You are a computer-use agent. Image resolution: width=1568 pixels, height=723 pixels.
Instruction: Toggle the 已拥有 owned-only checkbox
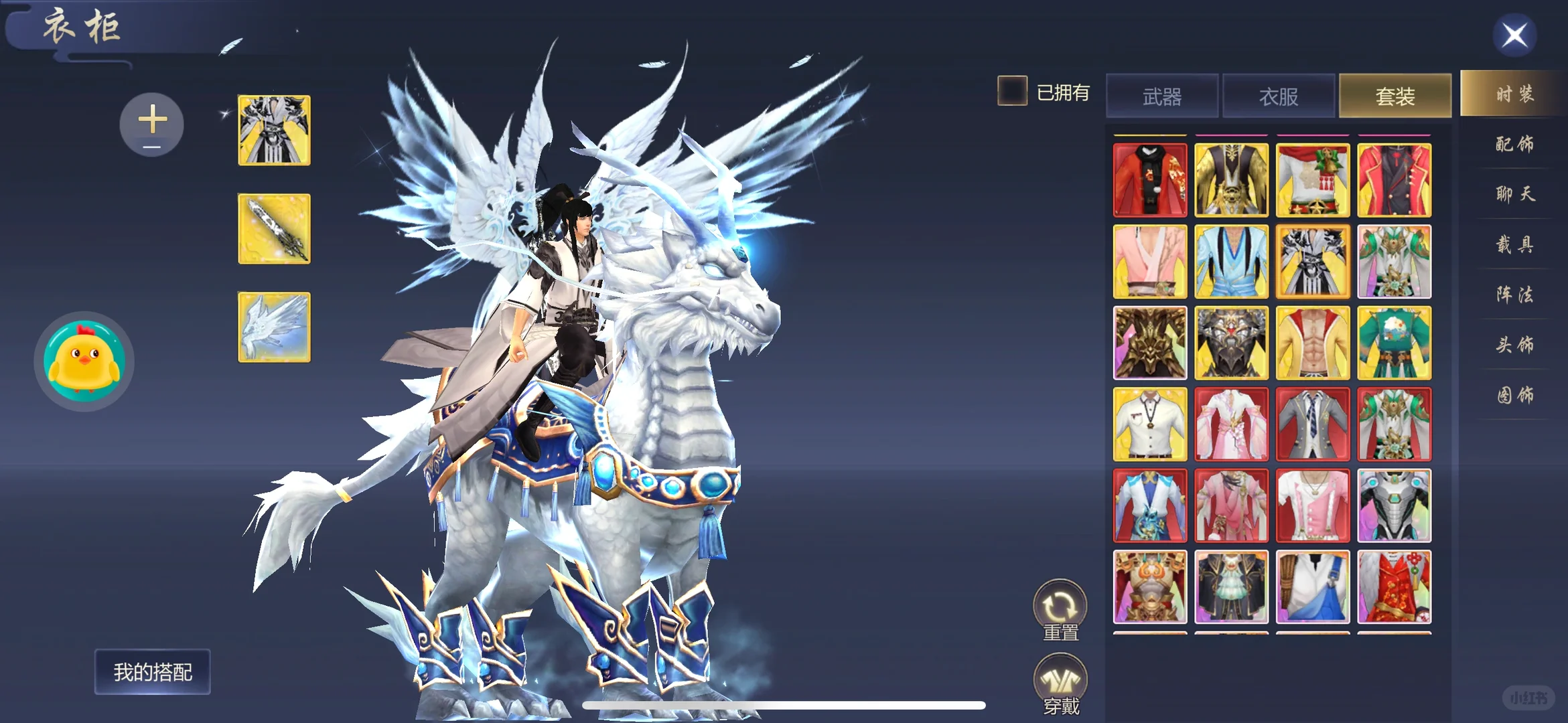point(1012,91)
